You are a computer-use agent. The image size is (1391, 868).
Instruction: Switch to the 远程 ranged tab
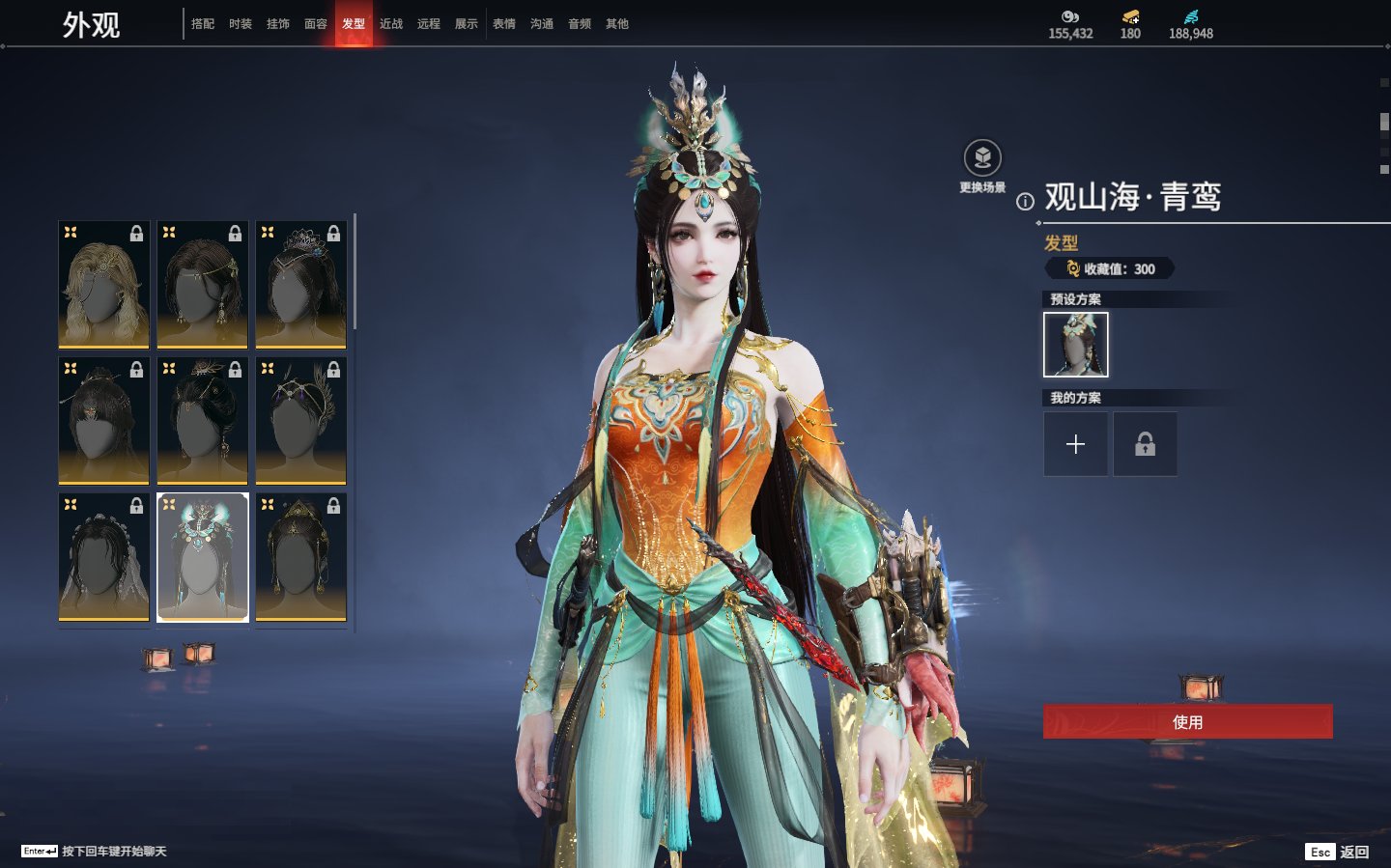[x=429, y=24]
